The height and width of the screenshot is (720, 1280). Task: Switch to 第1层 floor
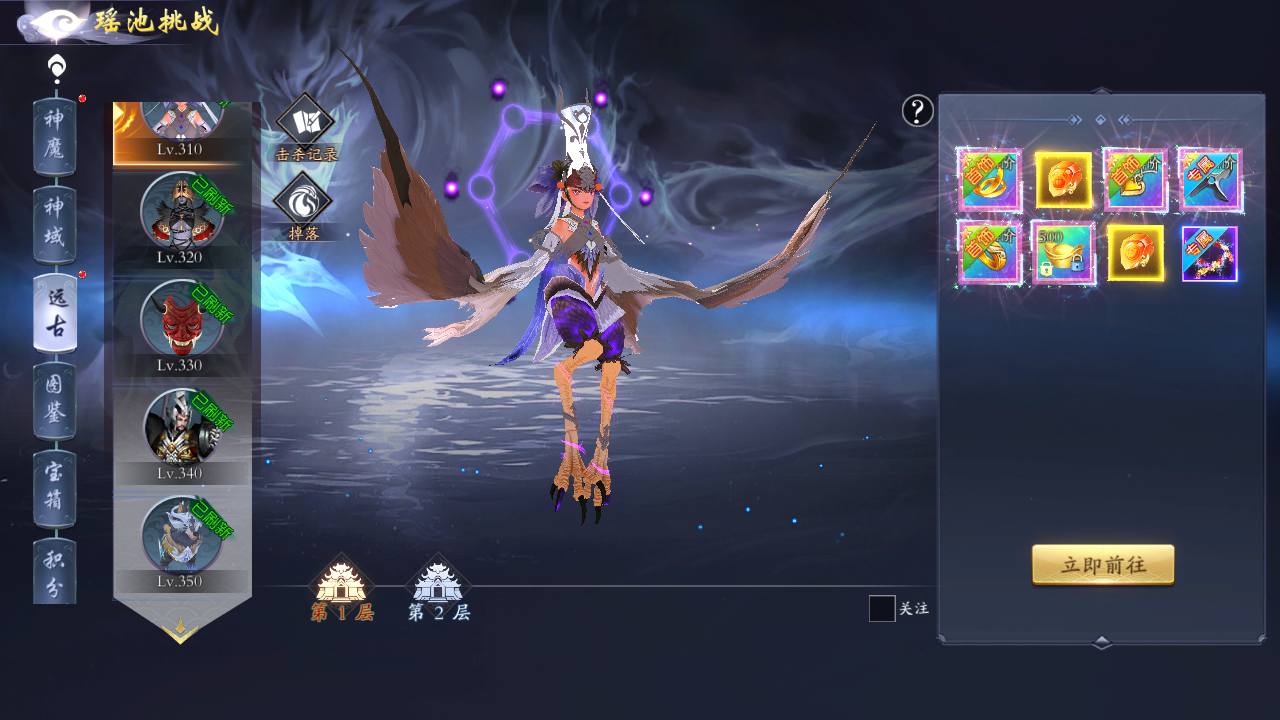[342, 590]
